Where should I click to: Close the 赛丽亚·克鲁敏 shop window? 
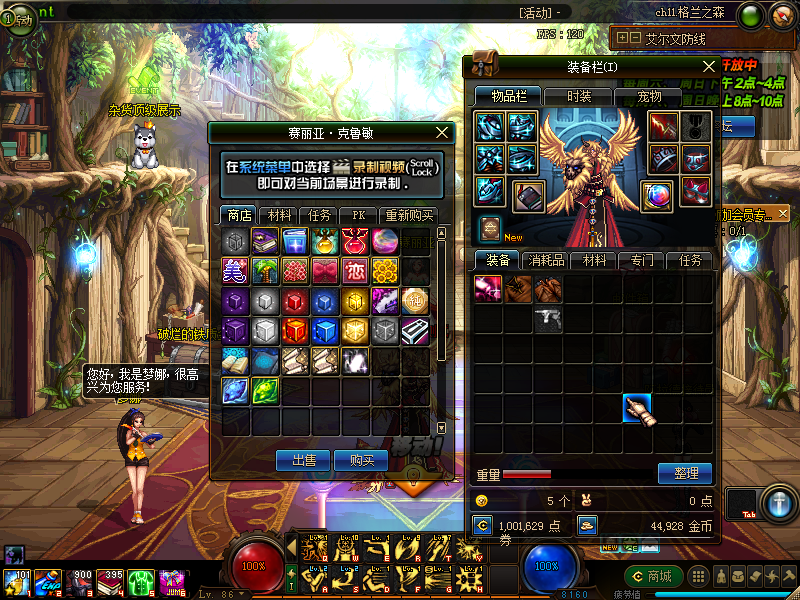pos(443,132)
